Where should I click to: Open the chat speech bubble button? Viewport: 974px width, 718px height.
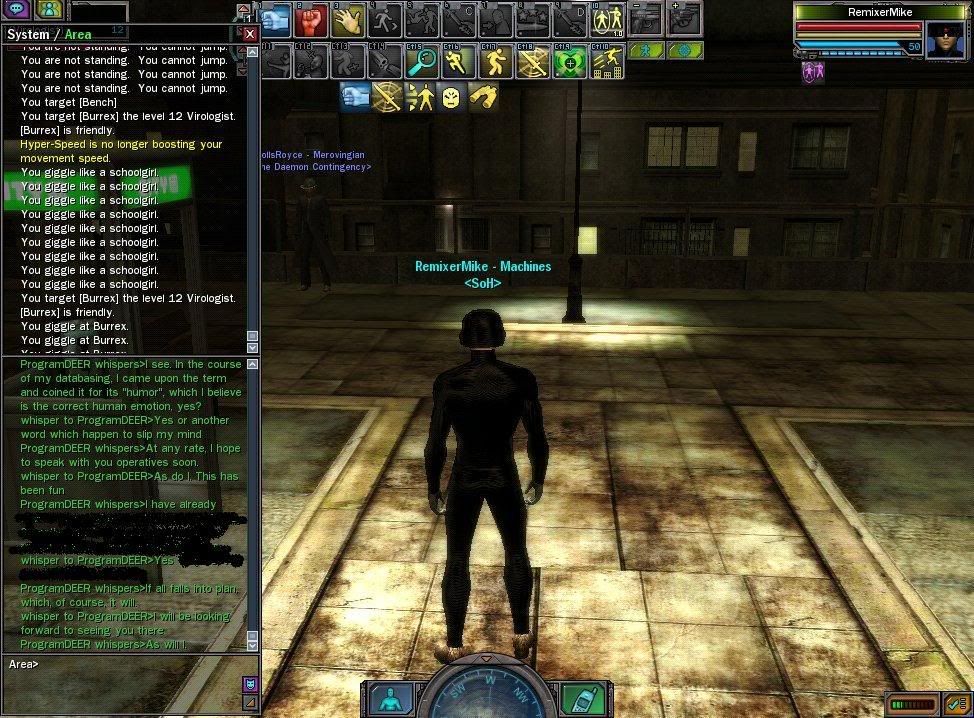(19, 9)
